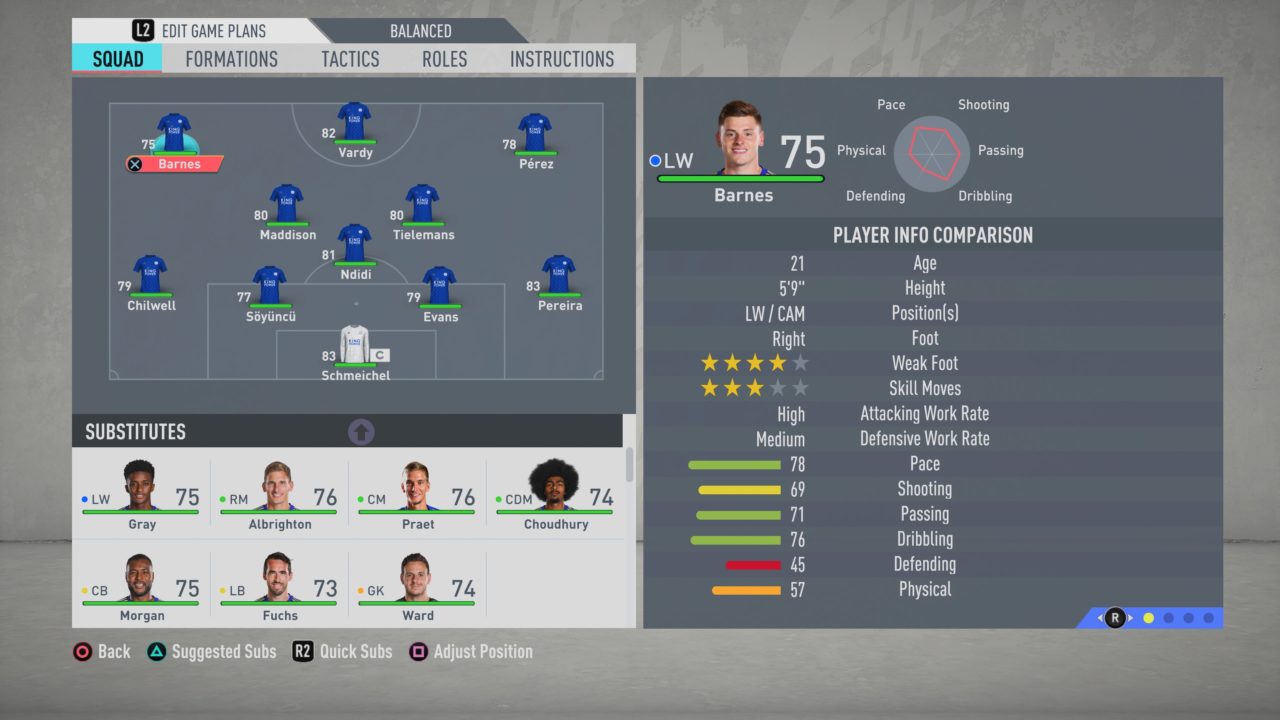This screenshot has width=1280, height=720.
Task: Choose right back Pereira
Action: pos(558,277)
